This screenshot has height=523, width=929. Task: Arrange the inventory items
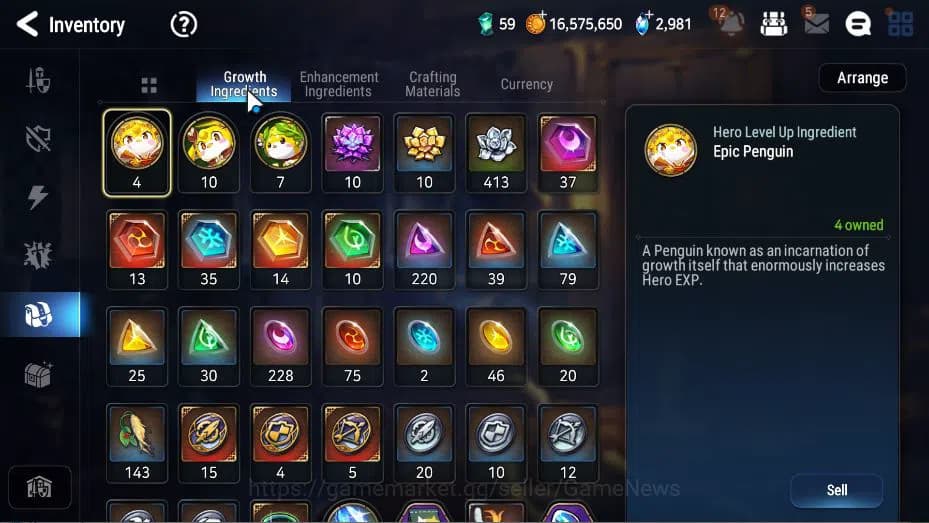(862, 78)
